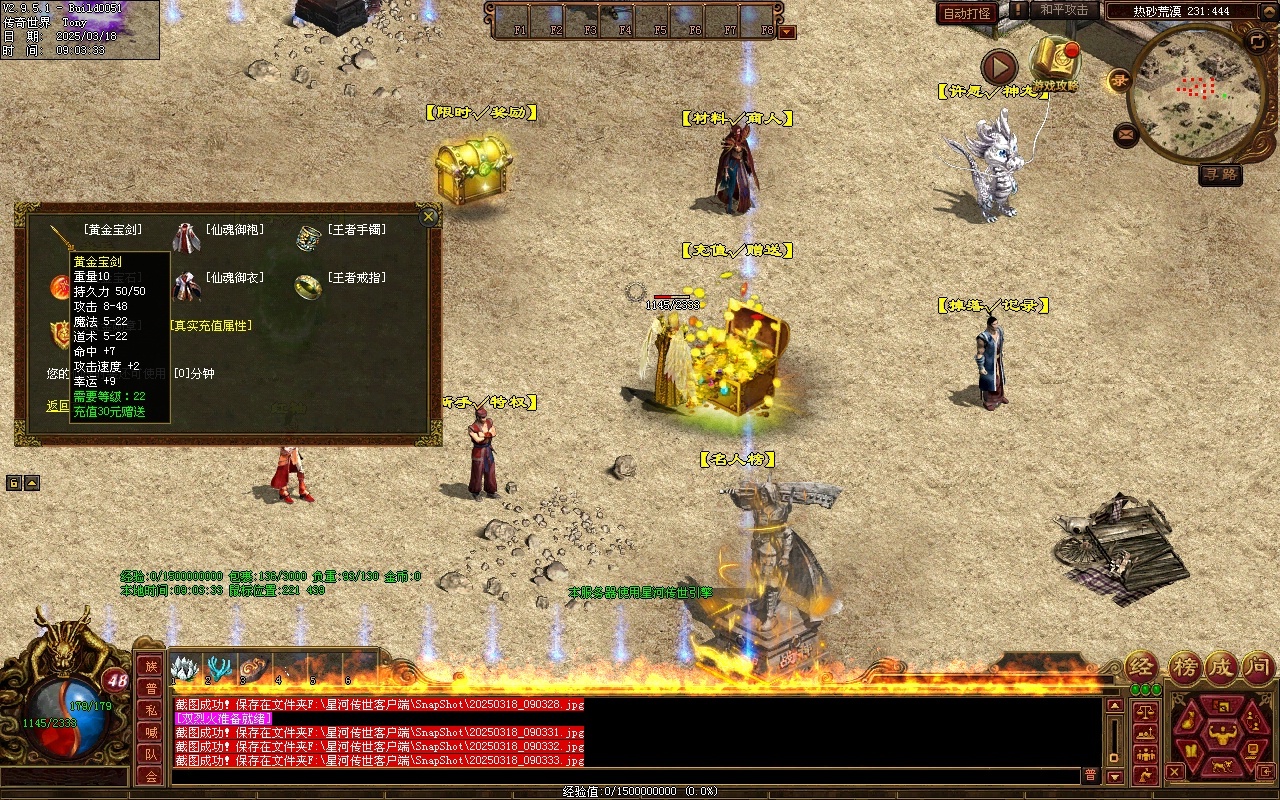The width and height of the screenshot is (1280, 800).
Task: Close the item reward panel
Action: (429, 216)
